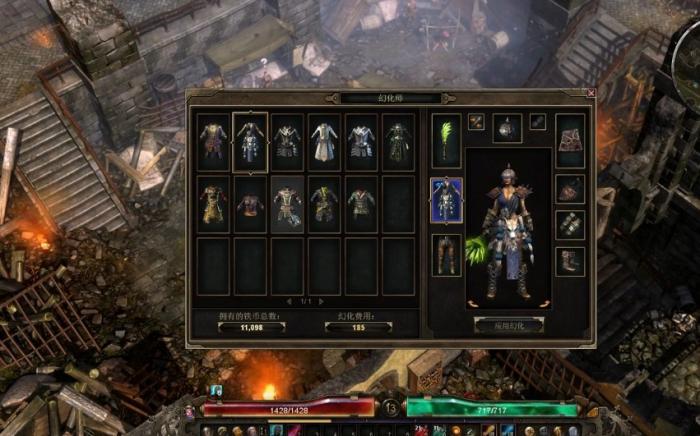700x436 pixels.
Task: Select the leg armor equipment slot
Action: point(446,255)
